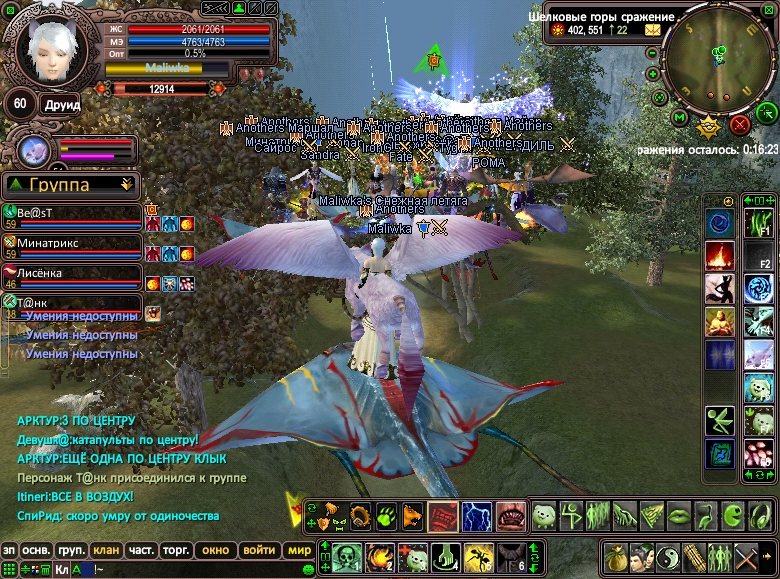The height and width of the screenshot is (579, 780).
Task: Switch chat to the торг. tab
Action: pos(177,550)
